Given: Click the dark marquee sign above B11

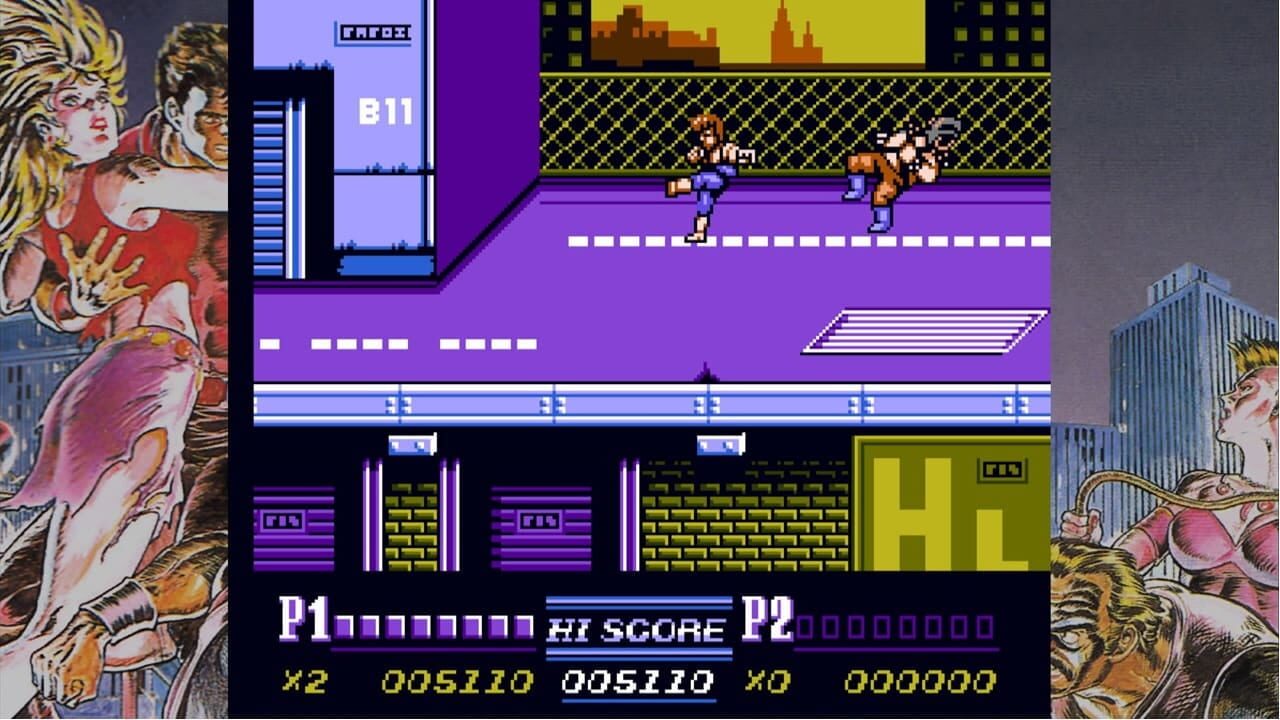Looking at the screenshot, I should [x=375, y=32].
